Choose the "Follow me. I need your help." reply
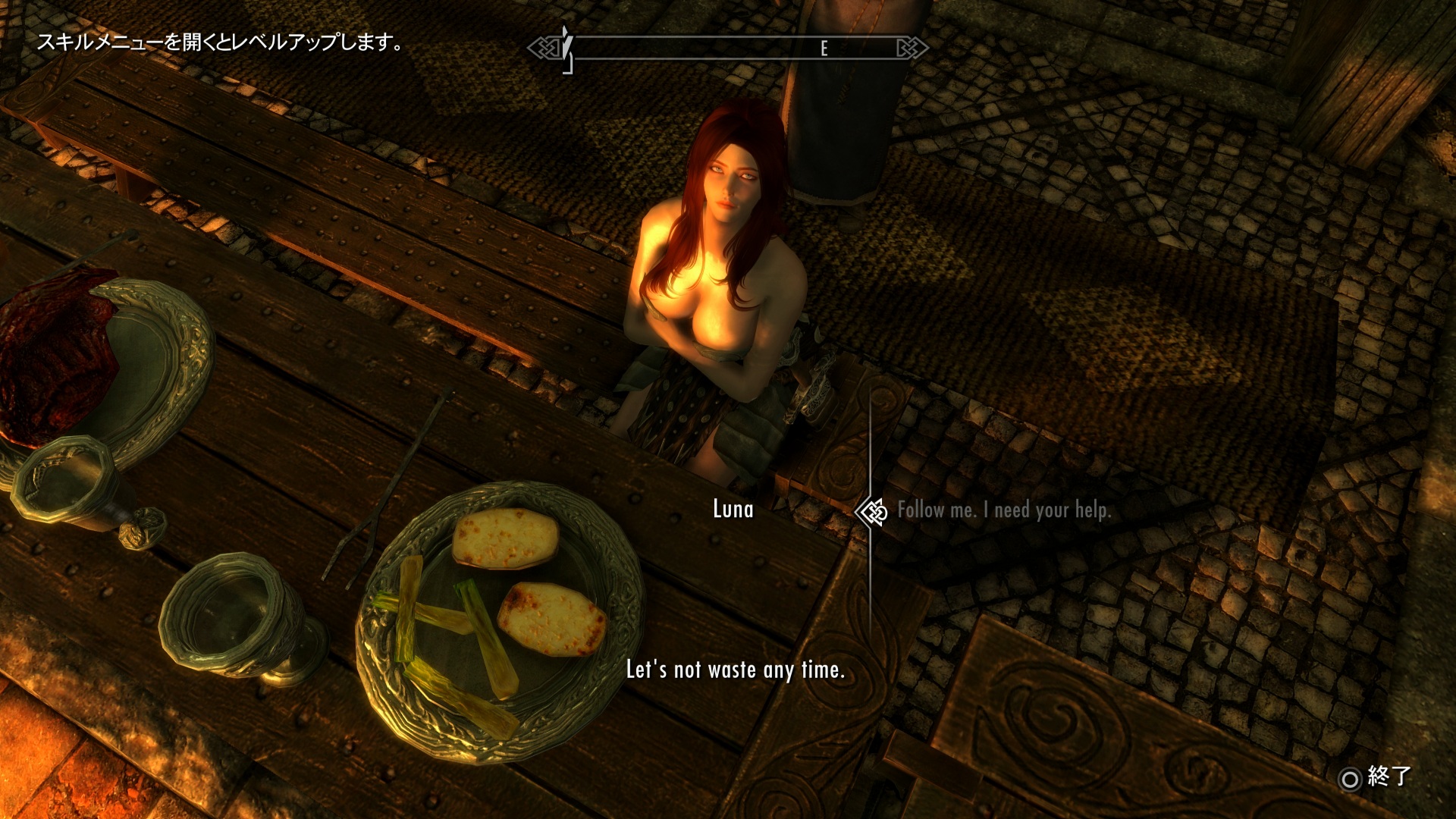The width and height of the screenshot is (1456, 819). point(1003,510)
